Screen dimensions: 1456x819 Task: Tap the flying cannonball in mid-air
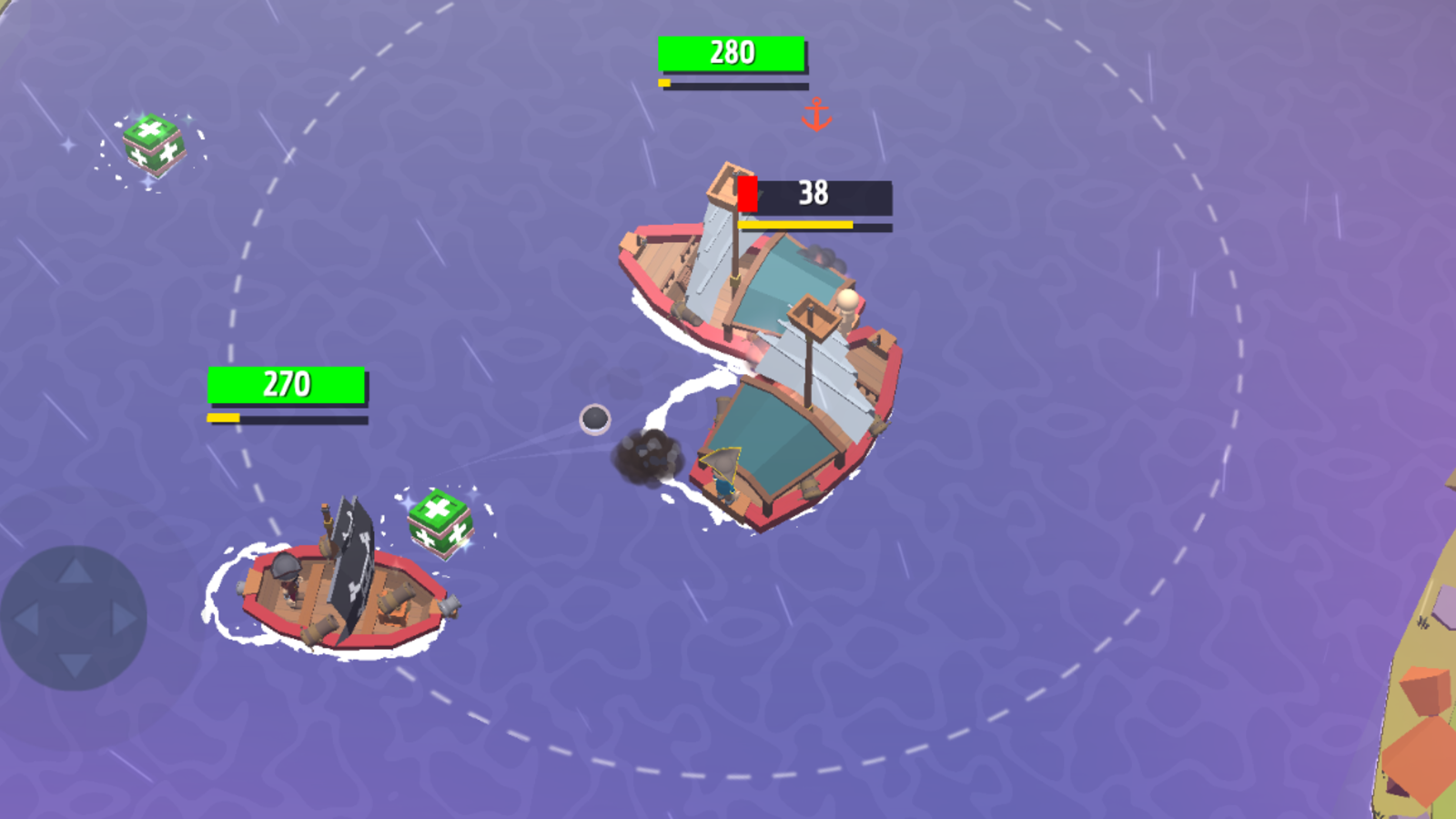point(596,420)
